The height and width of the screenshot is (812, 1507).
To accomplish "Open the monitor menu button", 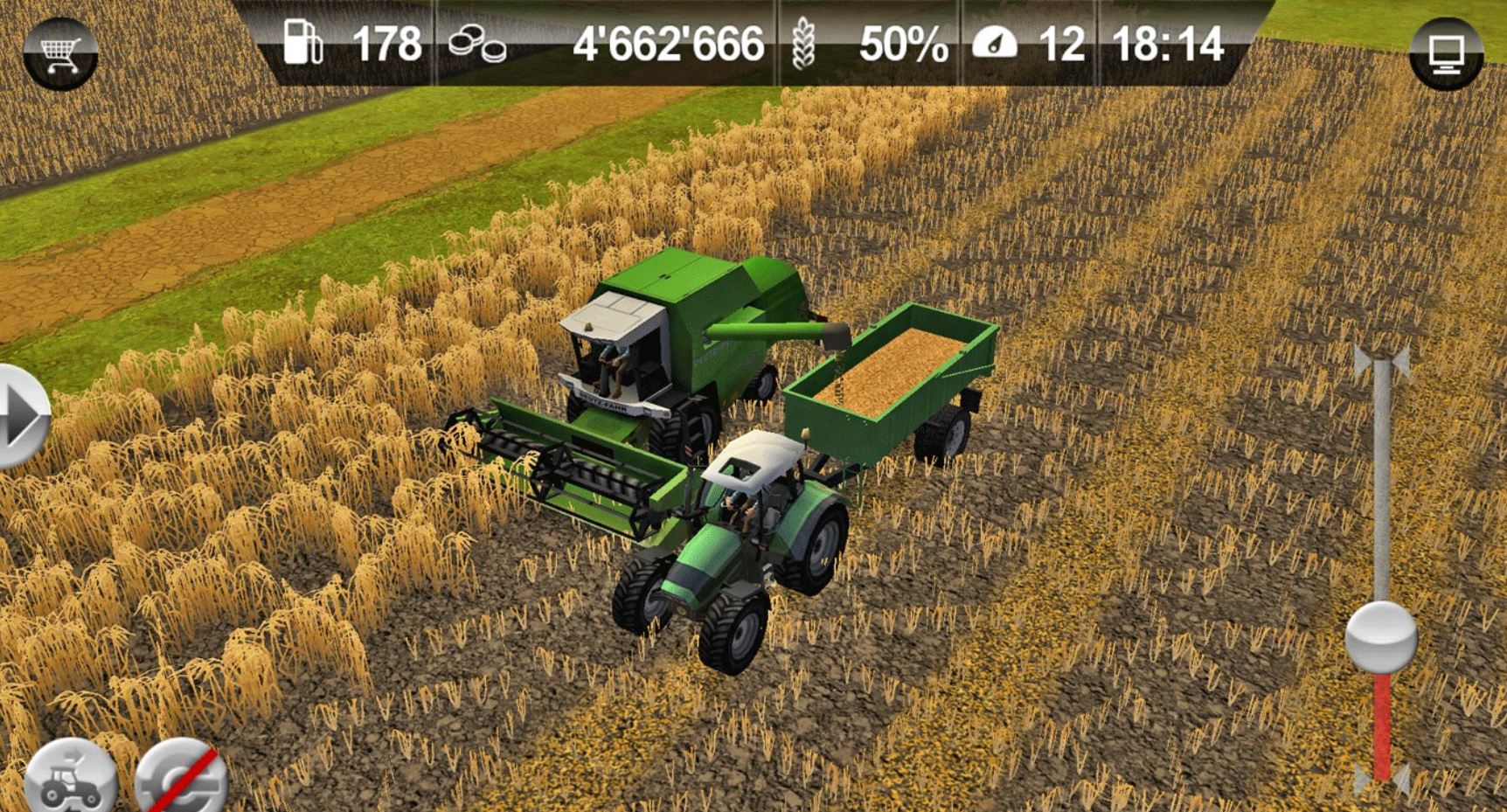I will pos(1446,52).
